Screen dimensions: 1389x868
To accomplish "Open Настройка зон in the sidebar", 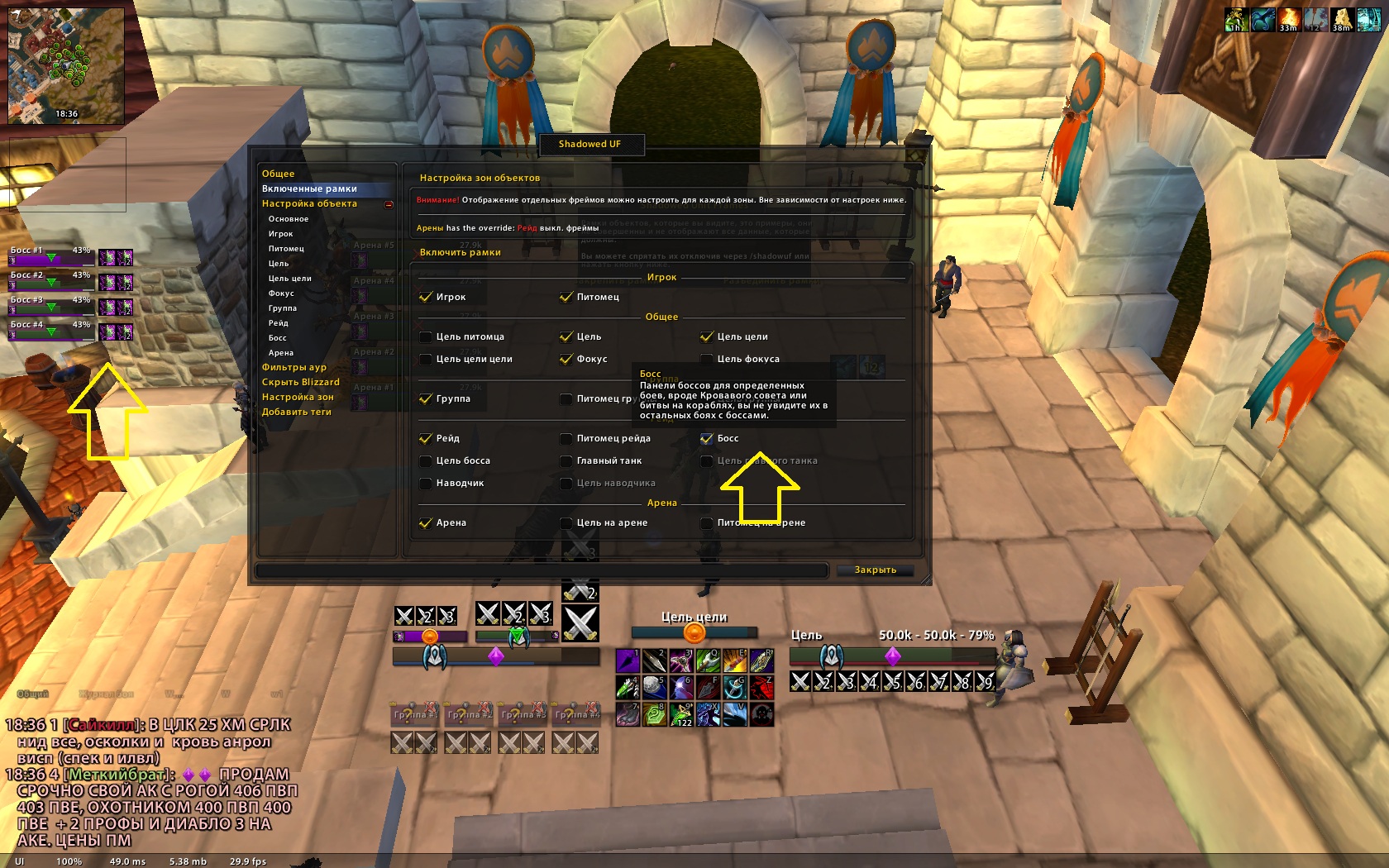I will click(x=298, y=398).
